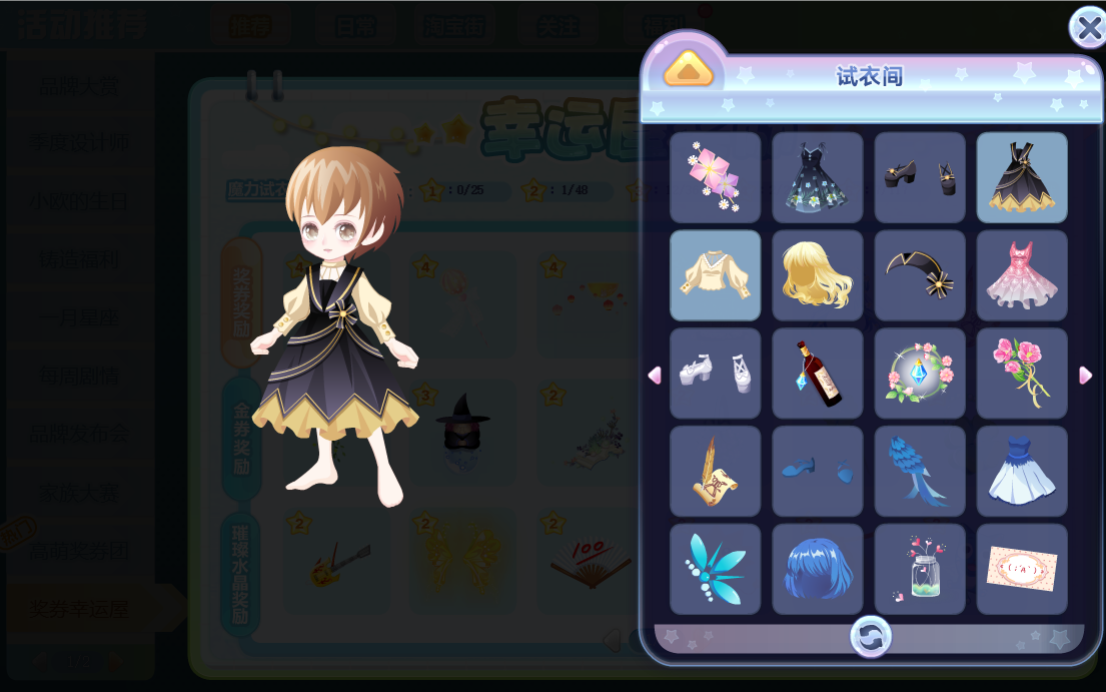Select the quill and scroll item
The width and height of the screenshot is (1106, 692).
pyautogui.click(x=715, y=471)
